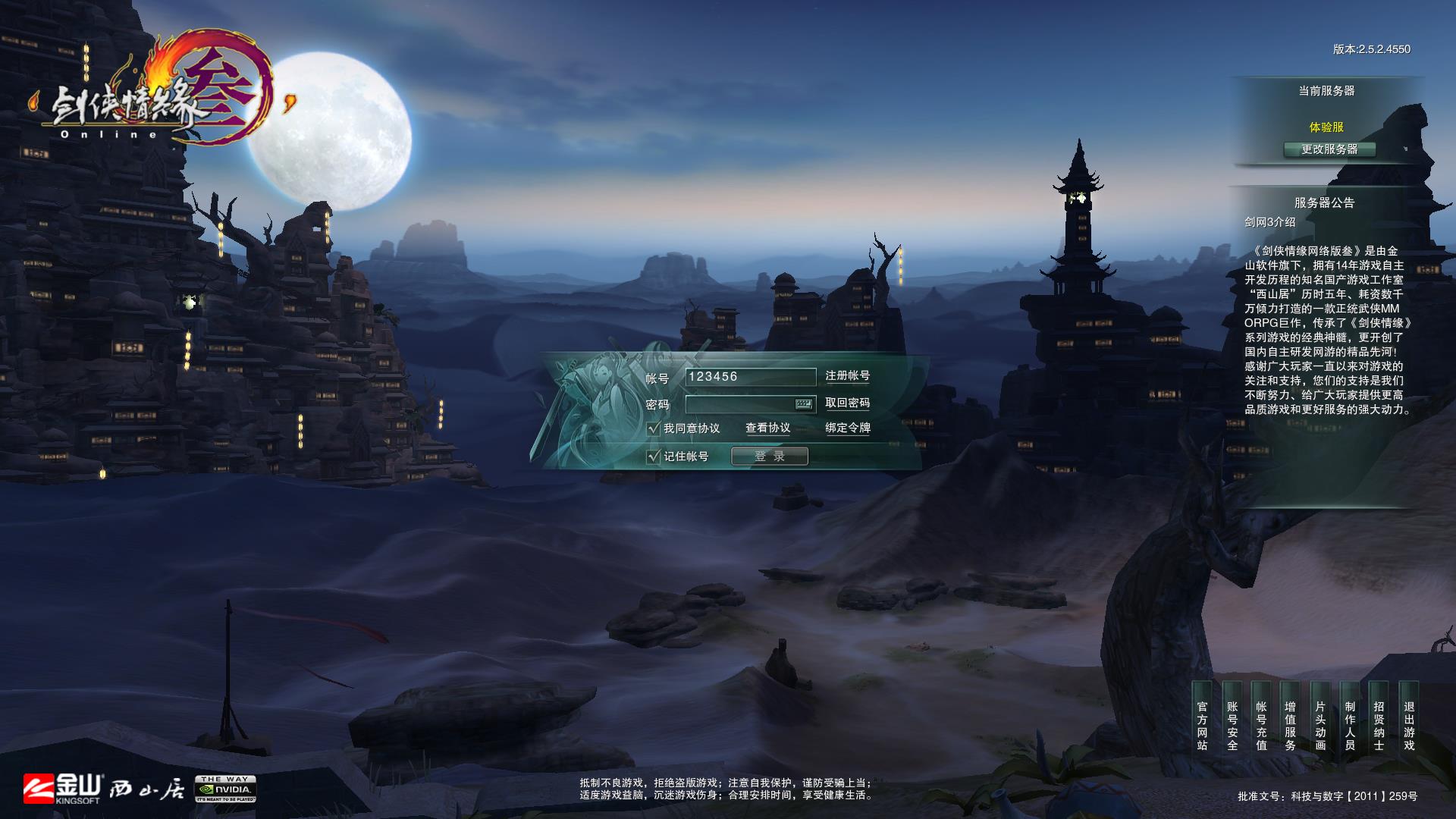Open the 注册帐号 register account link
Viewport: 1456px width, 819px height.
click(x=847, y=376)
